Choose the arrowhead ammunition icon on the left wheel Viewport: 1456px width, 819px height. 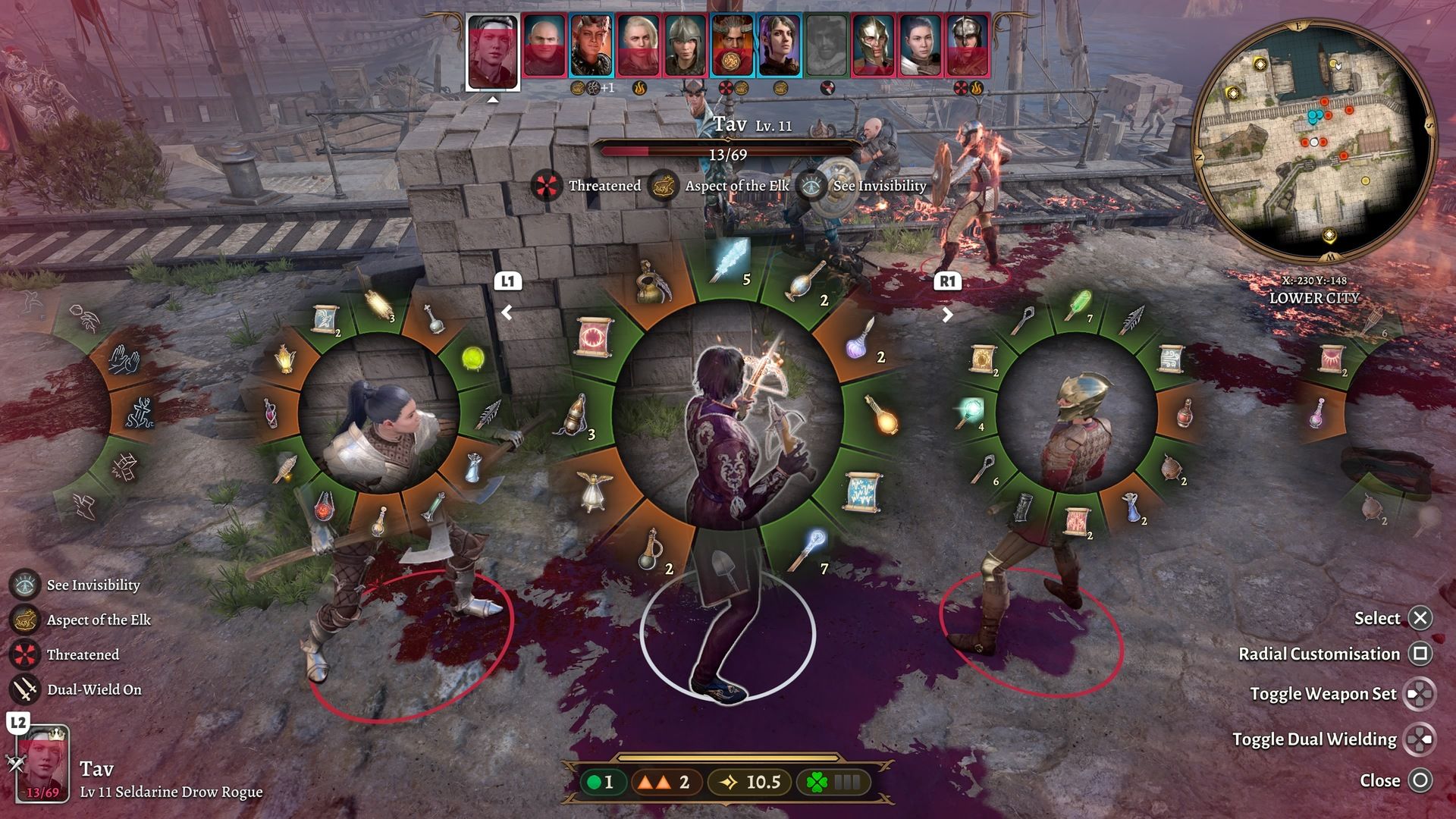[x=487, y=413]
